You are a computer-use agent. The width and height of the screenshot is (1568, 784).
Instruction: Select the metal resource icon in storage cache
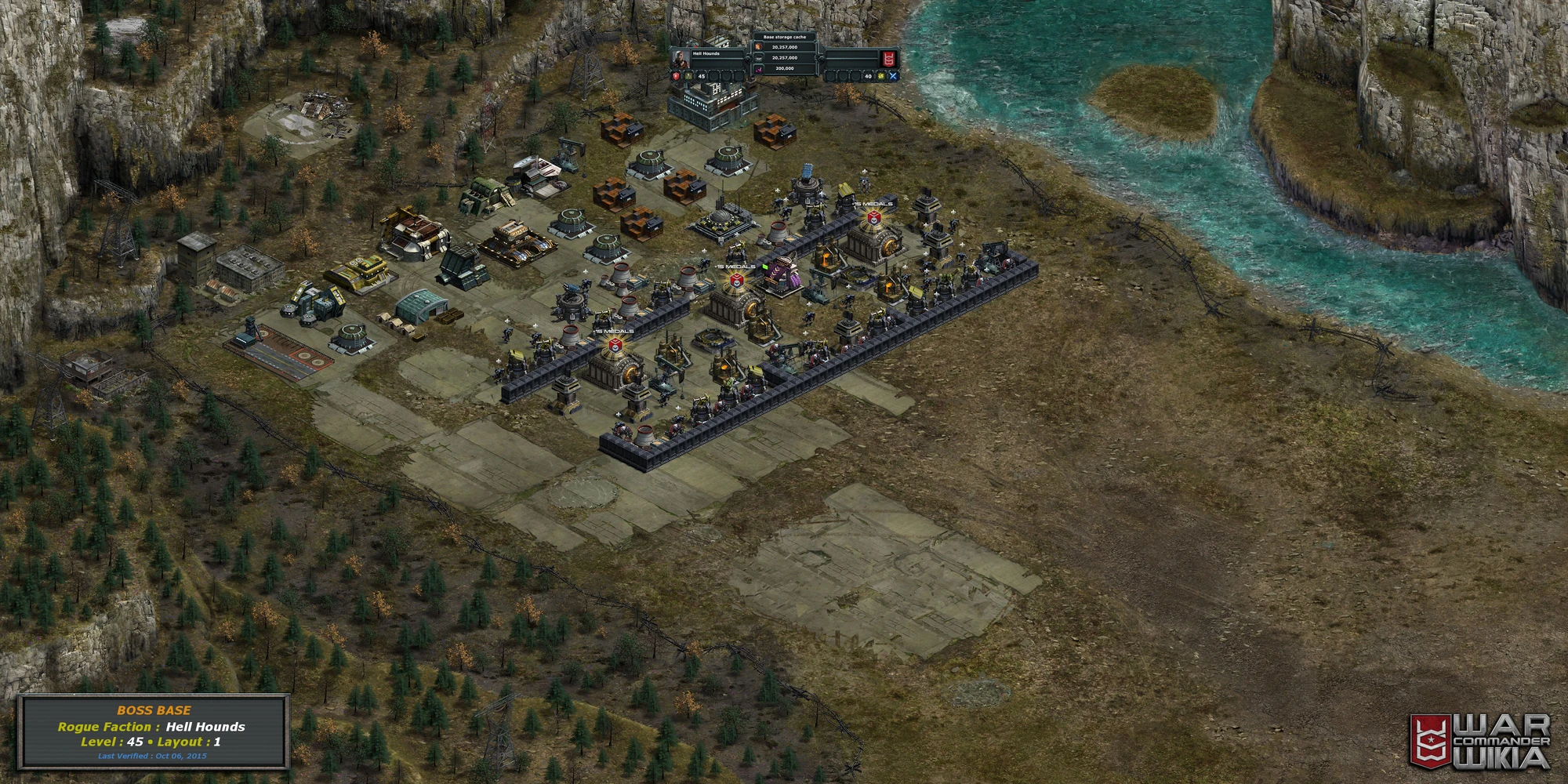pyautogui.click(x=759, y=46)
